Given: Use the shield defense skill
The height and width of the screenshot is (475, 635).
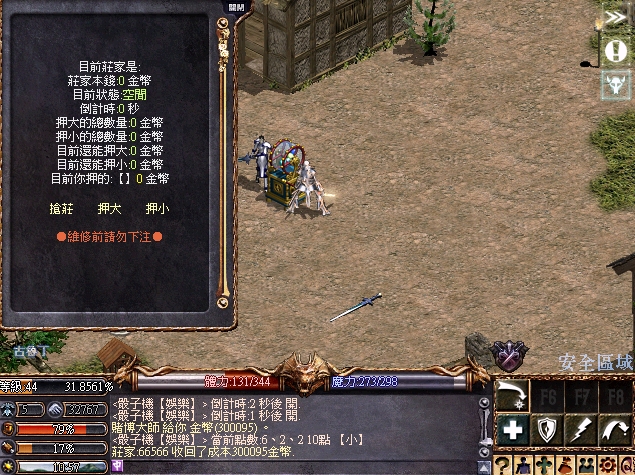Looking at the screenshot, I should (x=546, y=430).
